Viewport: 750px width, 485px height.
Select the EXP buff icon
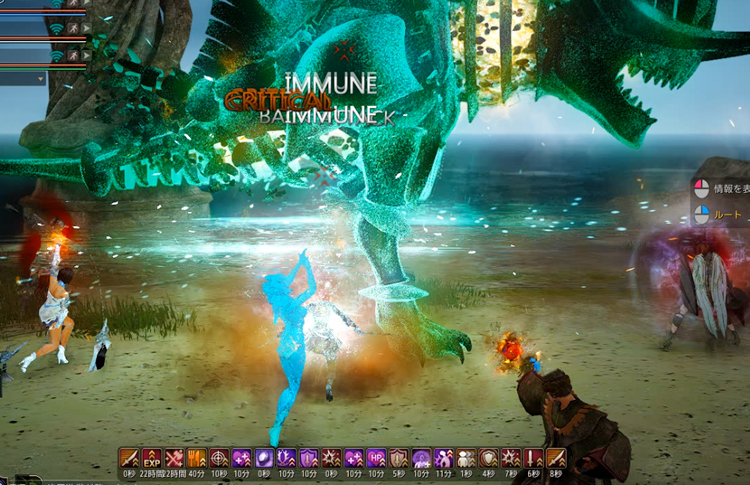click(152, 458)
